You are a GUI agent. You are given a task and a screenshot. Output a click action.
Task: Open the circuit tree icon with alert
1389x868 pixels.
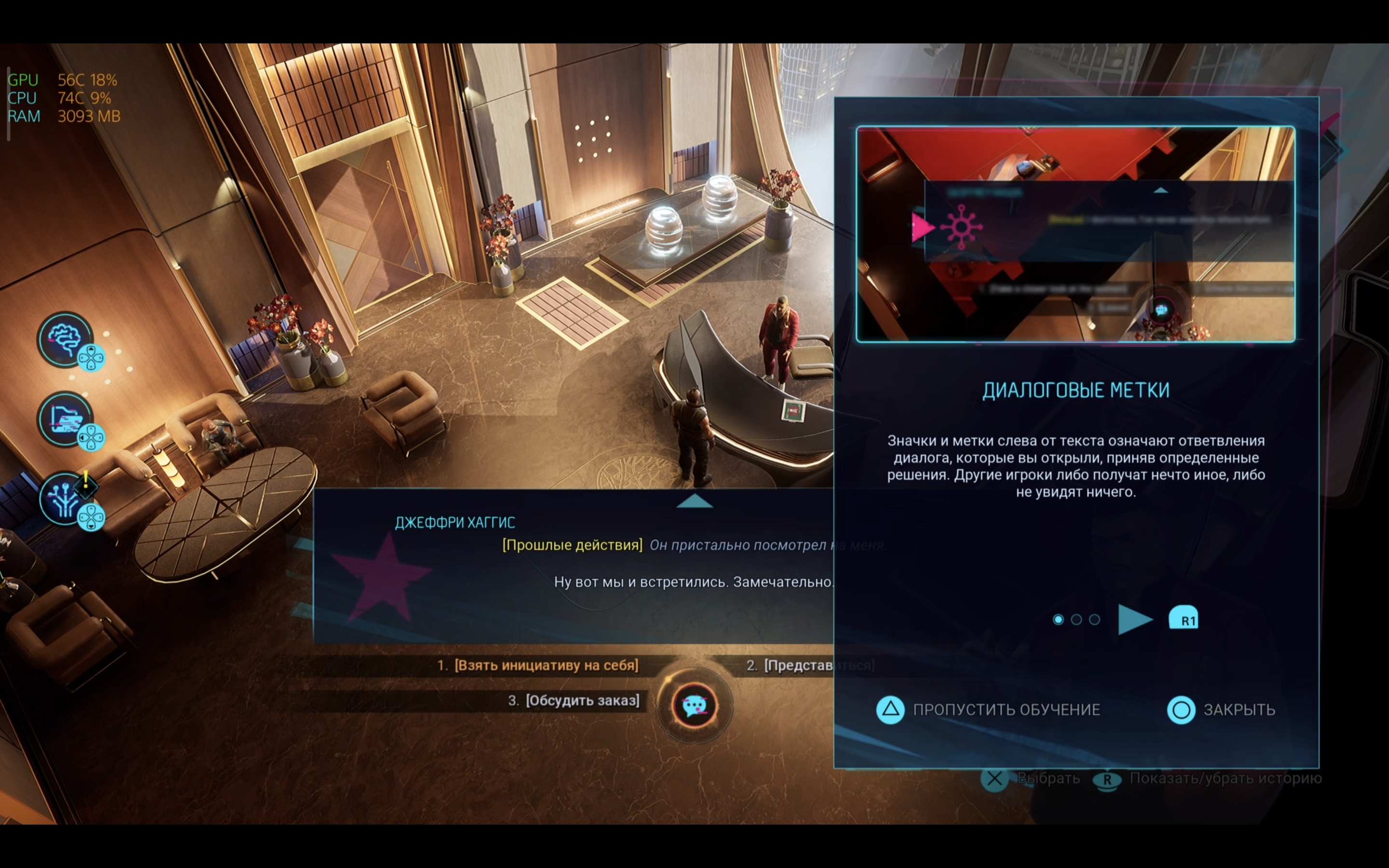[65, 499]
